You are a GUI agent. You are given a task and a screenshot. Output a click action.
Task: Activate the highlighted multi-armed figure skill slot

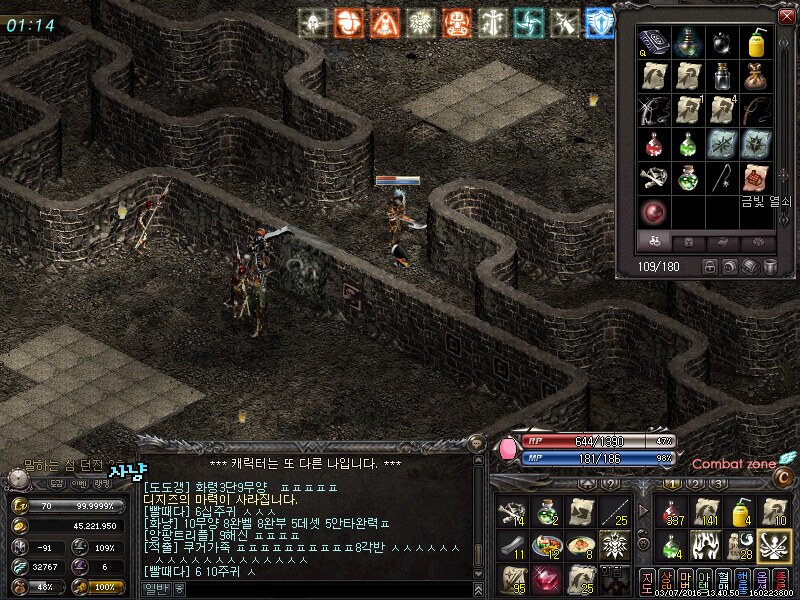773,544
